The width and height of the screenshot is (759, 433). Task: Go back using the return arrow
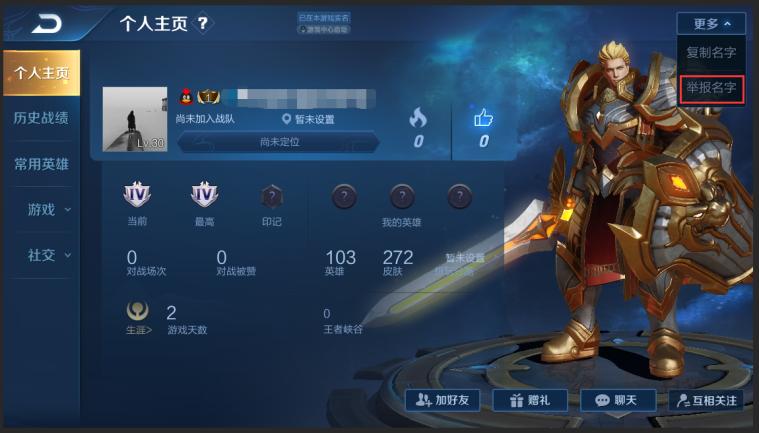coord(46,22)
